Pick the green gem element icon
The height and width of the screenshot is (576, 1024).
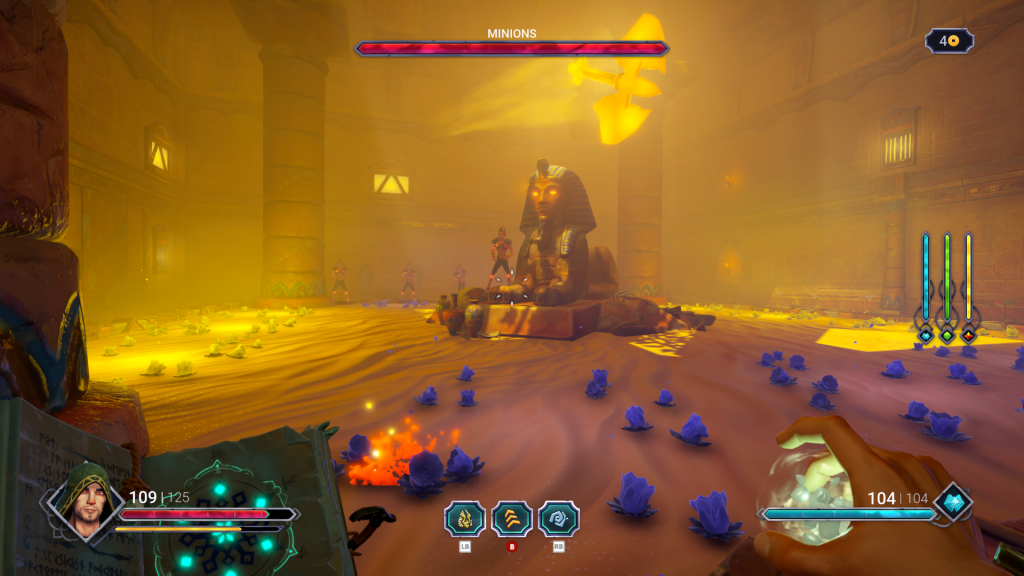(947, 335)
